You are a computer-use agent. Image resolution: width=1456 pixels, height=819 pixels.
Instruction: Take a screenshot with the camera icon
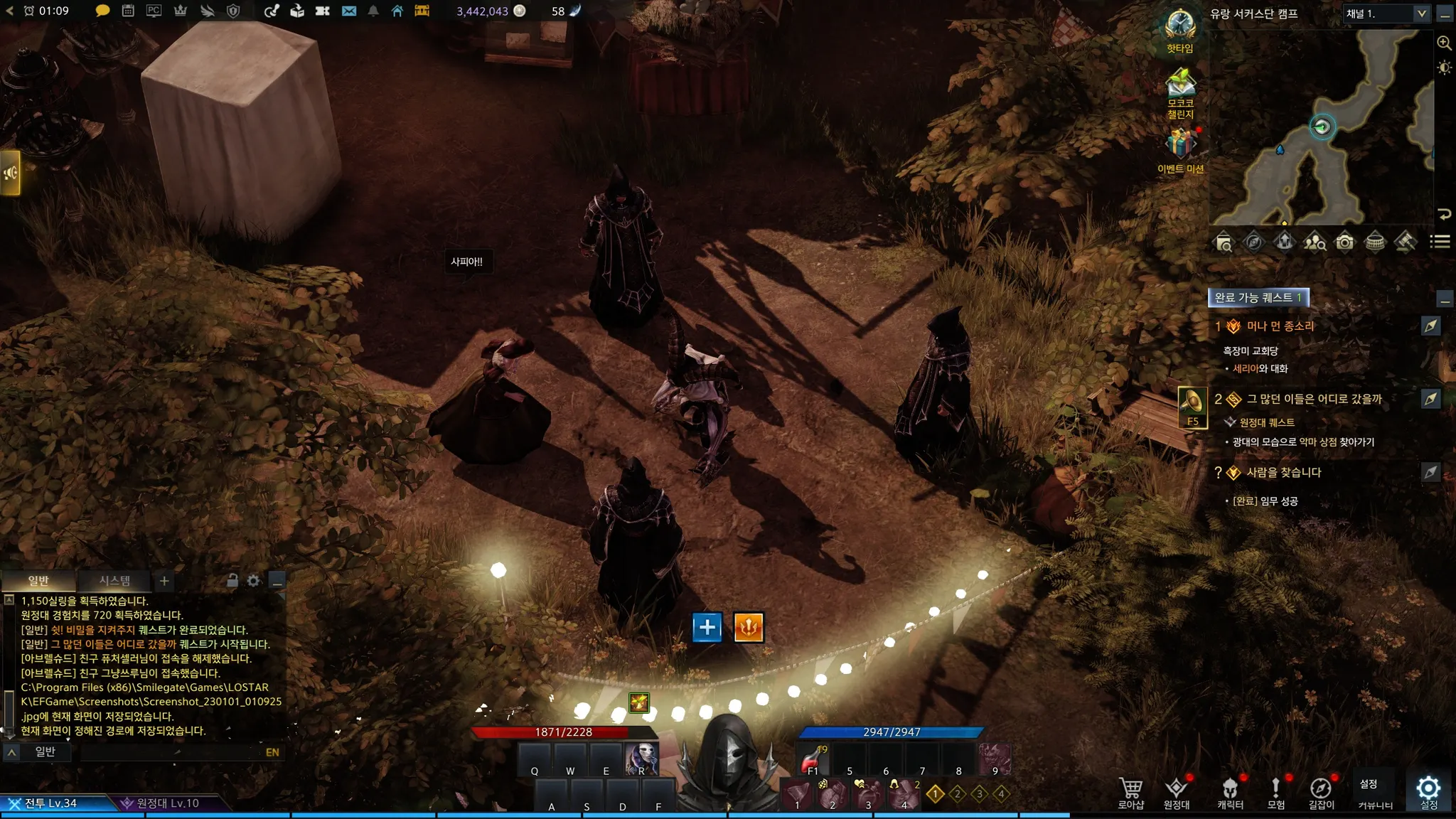(x=1344, y=242)
